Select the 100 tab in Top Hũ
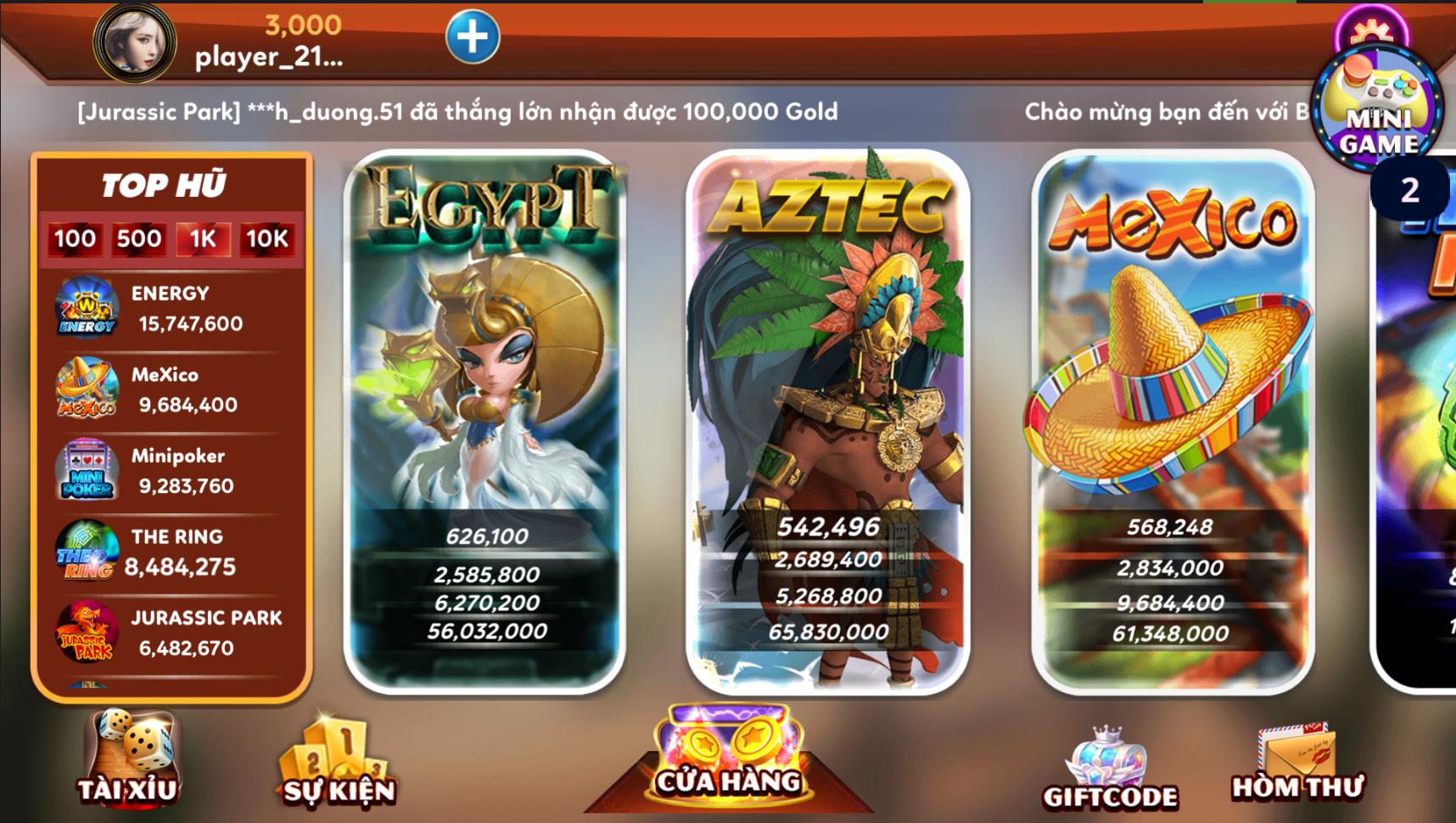Viewport: 1456px width, 823px height. [75, 239]
